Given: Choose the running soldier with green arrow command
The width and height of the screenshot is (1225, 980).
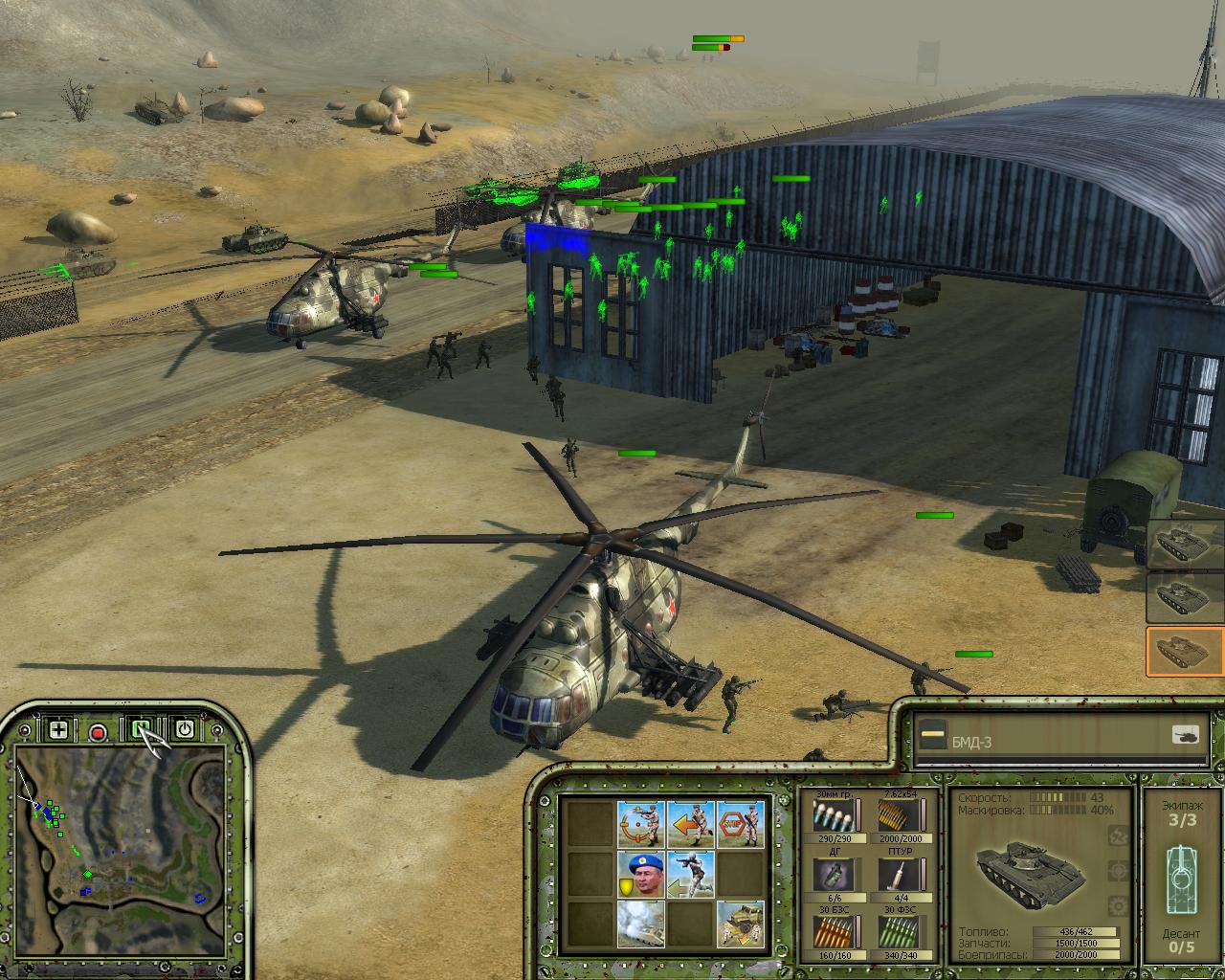Looking at the screenshot, I should (690, 874).
